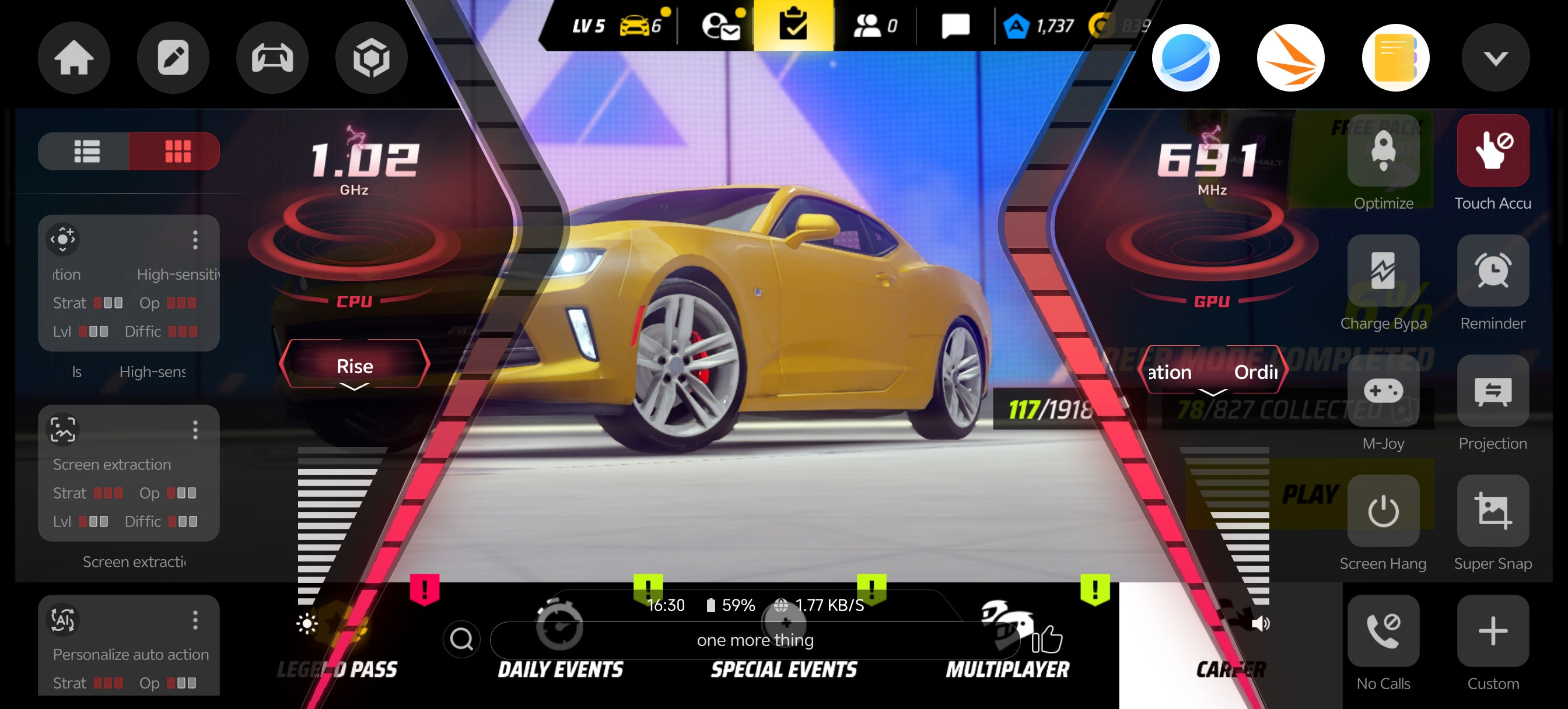The width and height of the screenshot is (1568, 709).
Task: Activate the Optimize rocket button
Action: tap(1382, 151)
